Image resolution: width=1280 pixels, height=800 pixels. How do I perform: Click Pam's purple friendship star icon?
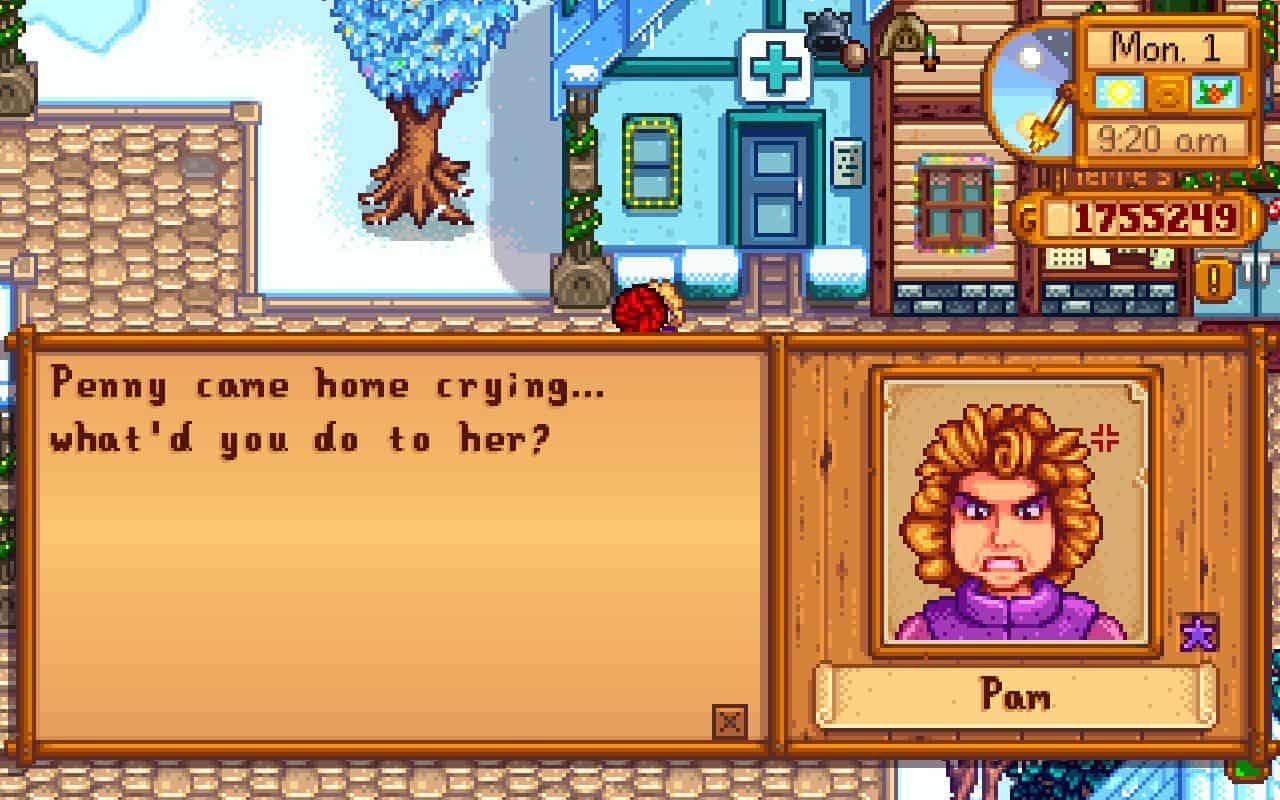(x=1198, y=634)
